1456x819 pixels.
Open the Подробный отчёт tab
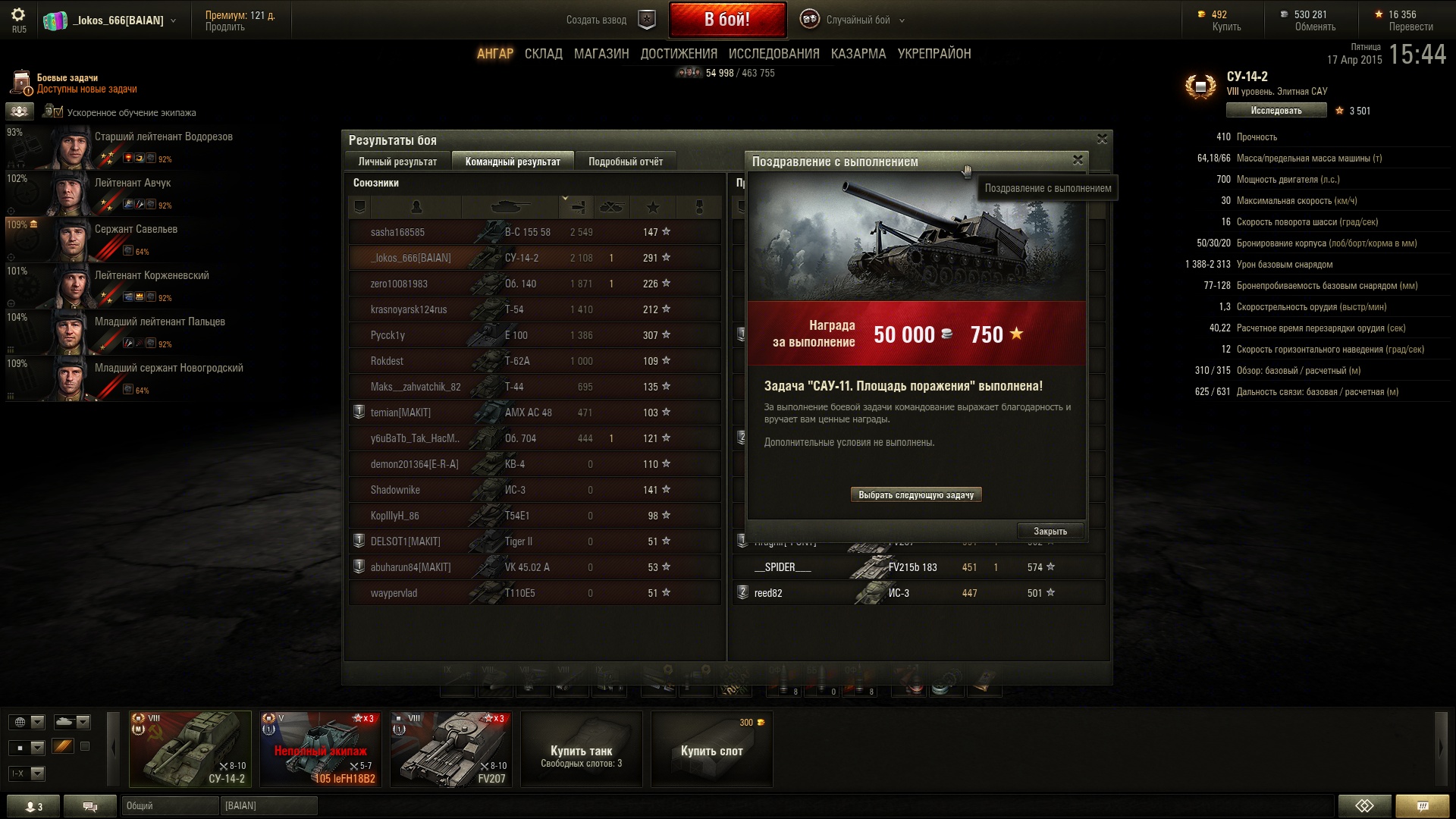click(x=625, y=162)
